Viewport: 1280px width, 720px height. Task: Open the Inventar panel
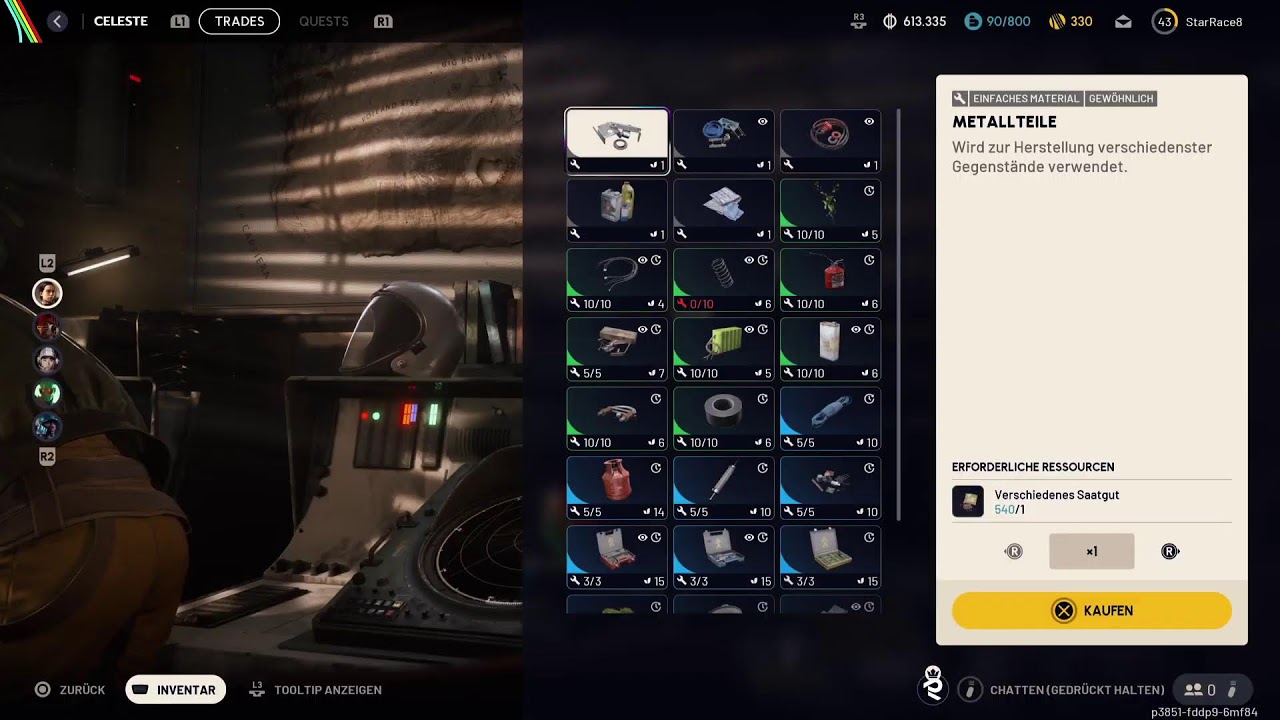point(176,689)
